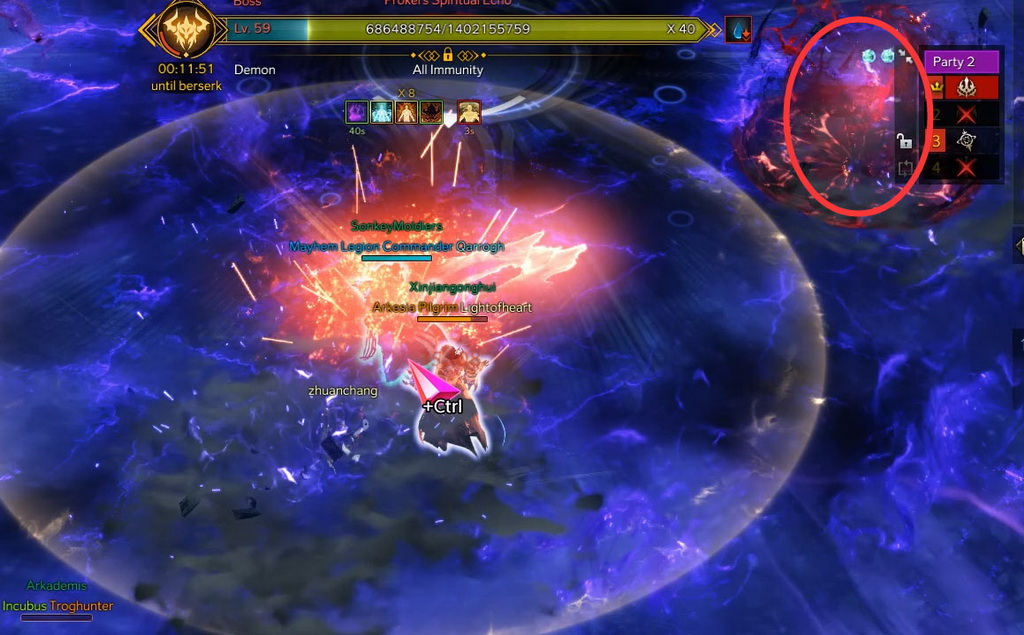Click the dark red demon emblem buff icon
Screen dimensions: 1024x635
(431, 112)
